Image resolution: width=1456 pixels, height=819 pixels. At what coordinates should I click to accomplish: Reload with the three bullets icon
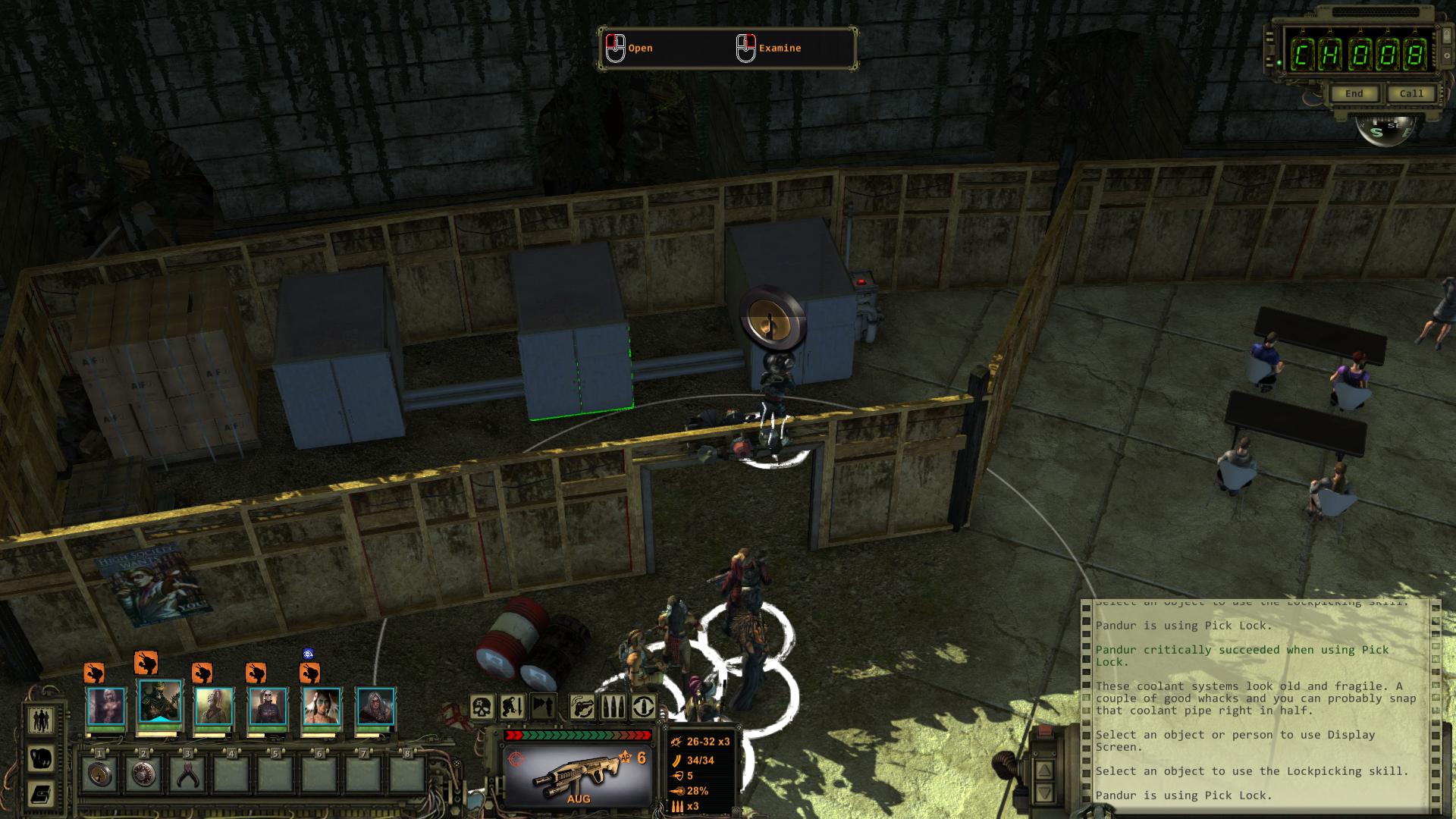point(613,708)
